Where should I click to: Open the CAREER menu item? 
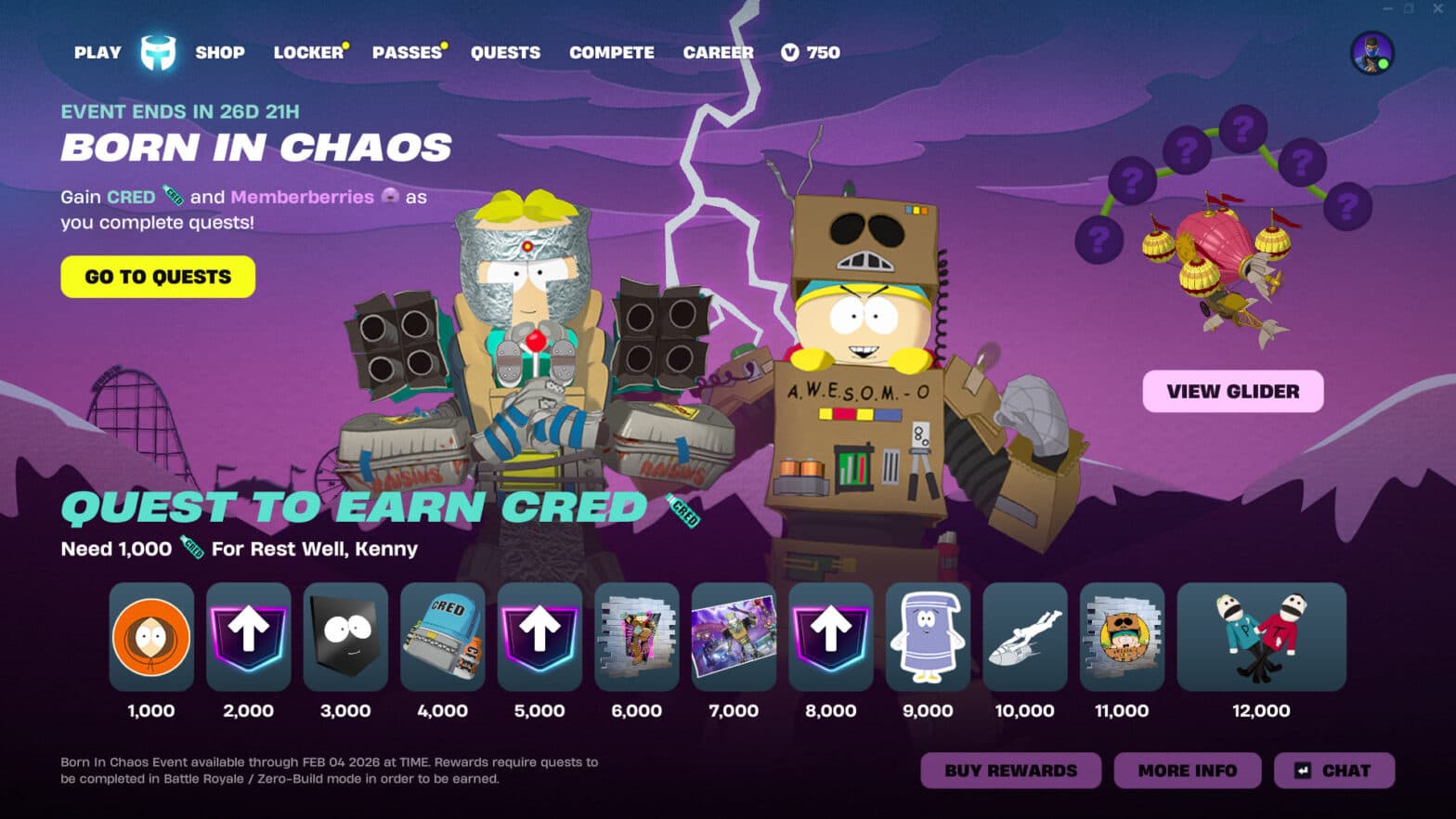coord(717,53)
